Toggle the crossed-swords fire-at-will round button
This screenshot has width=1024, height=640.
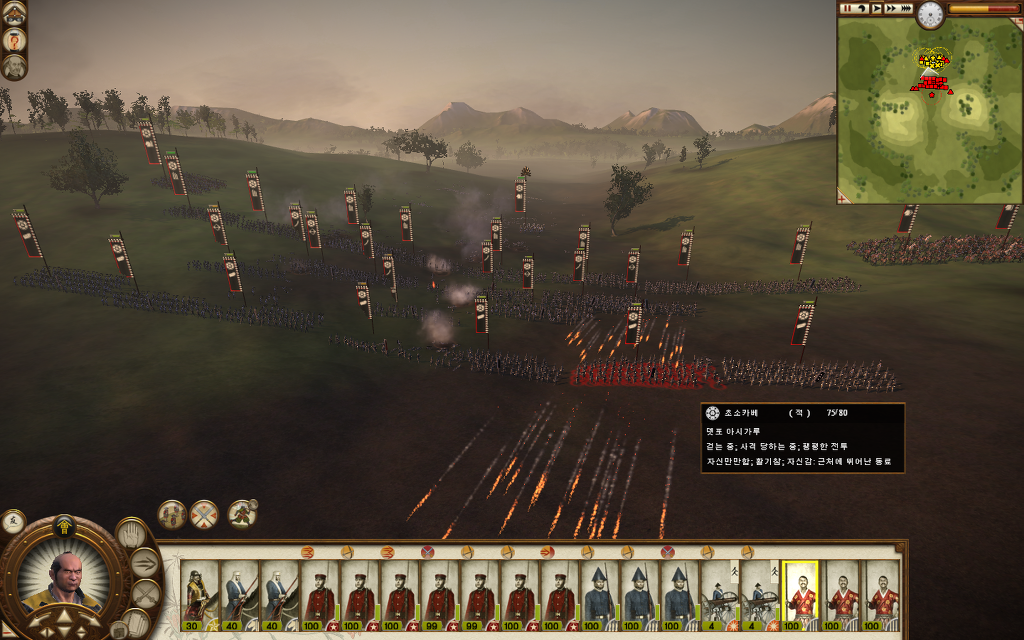click(204, 514)
